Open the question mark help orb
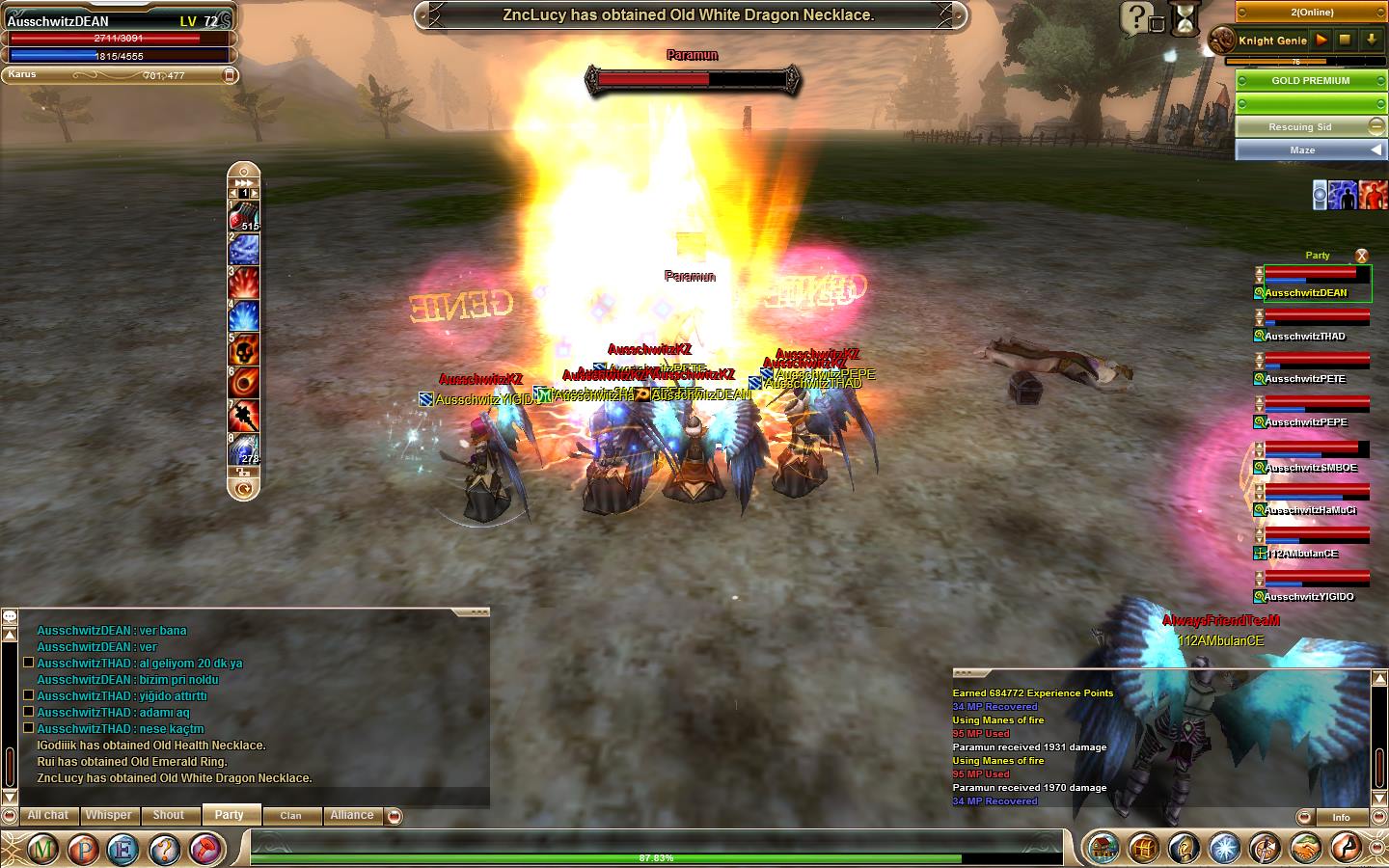The image size is (1389, 868). pyautogui.click(x=166, y=850)
